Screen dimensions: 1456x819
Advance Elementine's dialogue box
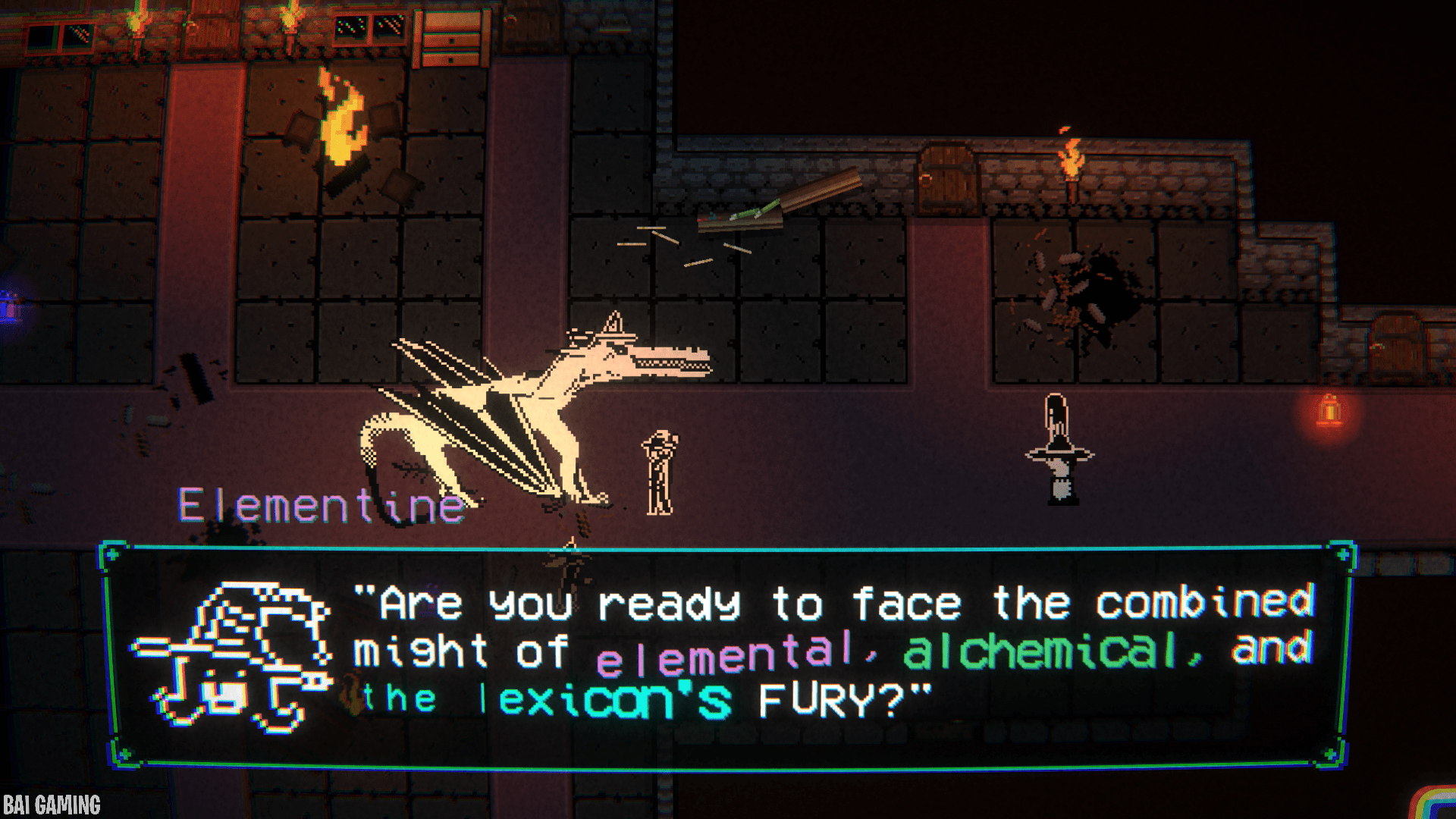[x=726, y=657]
